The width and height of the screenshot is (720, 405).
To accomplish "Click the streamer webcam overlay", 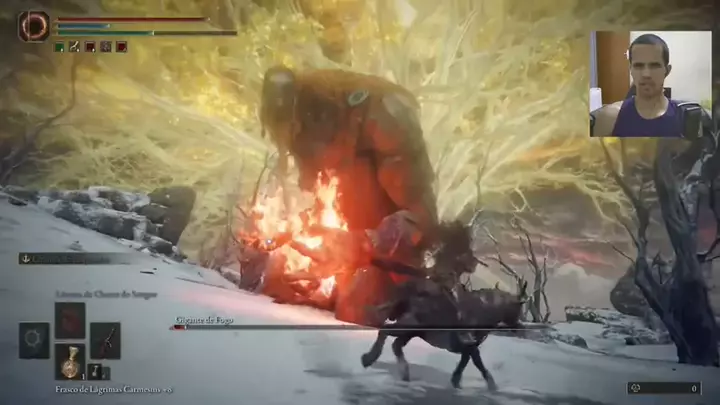I will [650, 83].
